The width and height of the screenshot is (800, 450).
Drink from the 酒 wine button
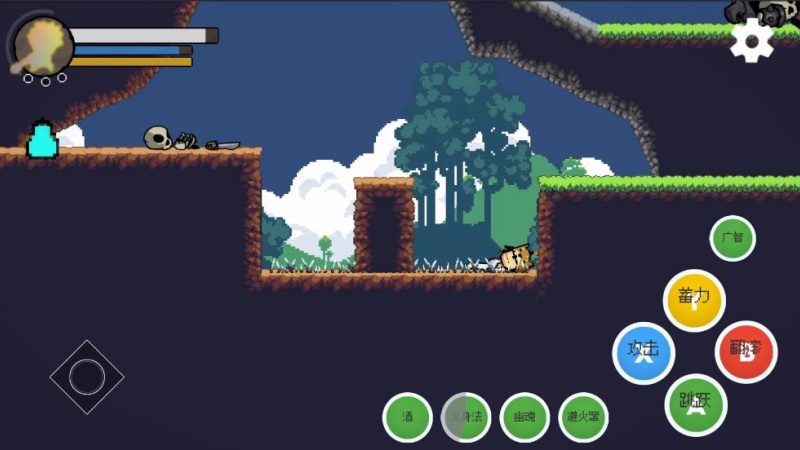pyautogui.click(x=408, y=417)
